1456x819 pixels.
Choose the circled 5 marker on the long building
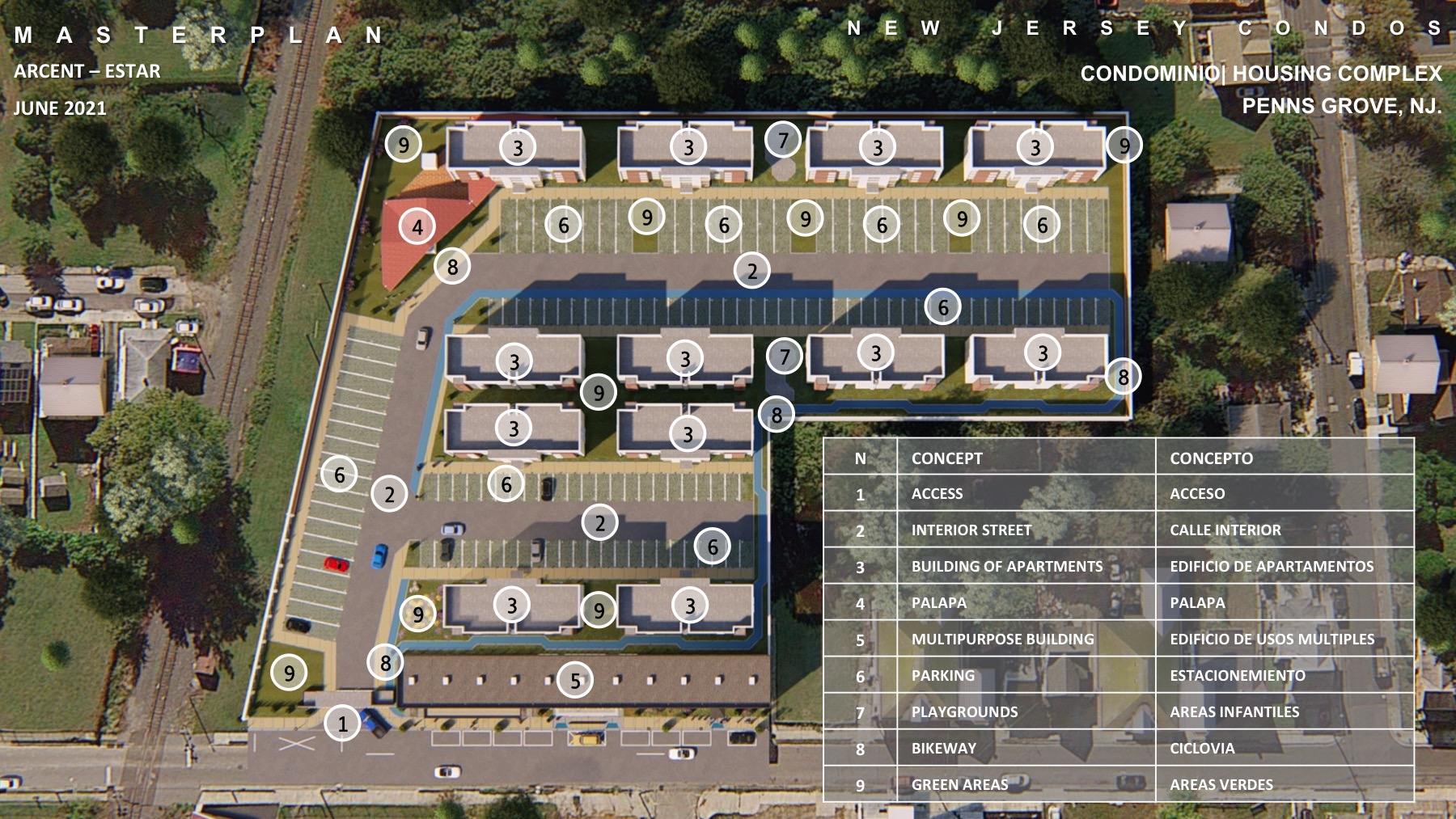[x=575, y=681]
